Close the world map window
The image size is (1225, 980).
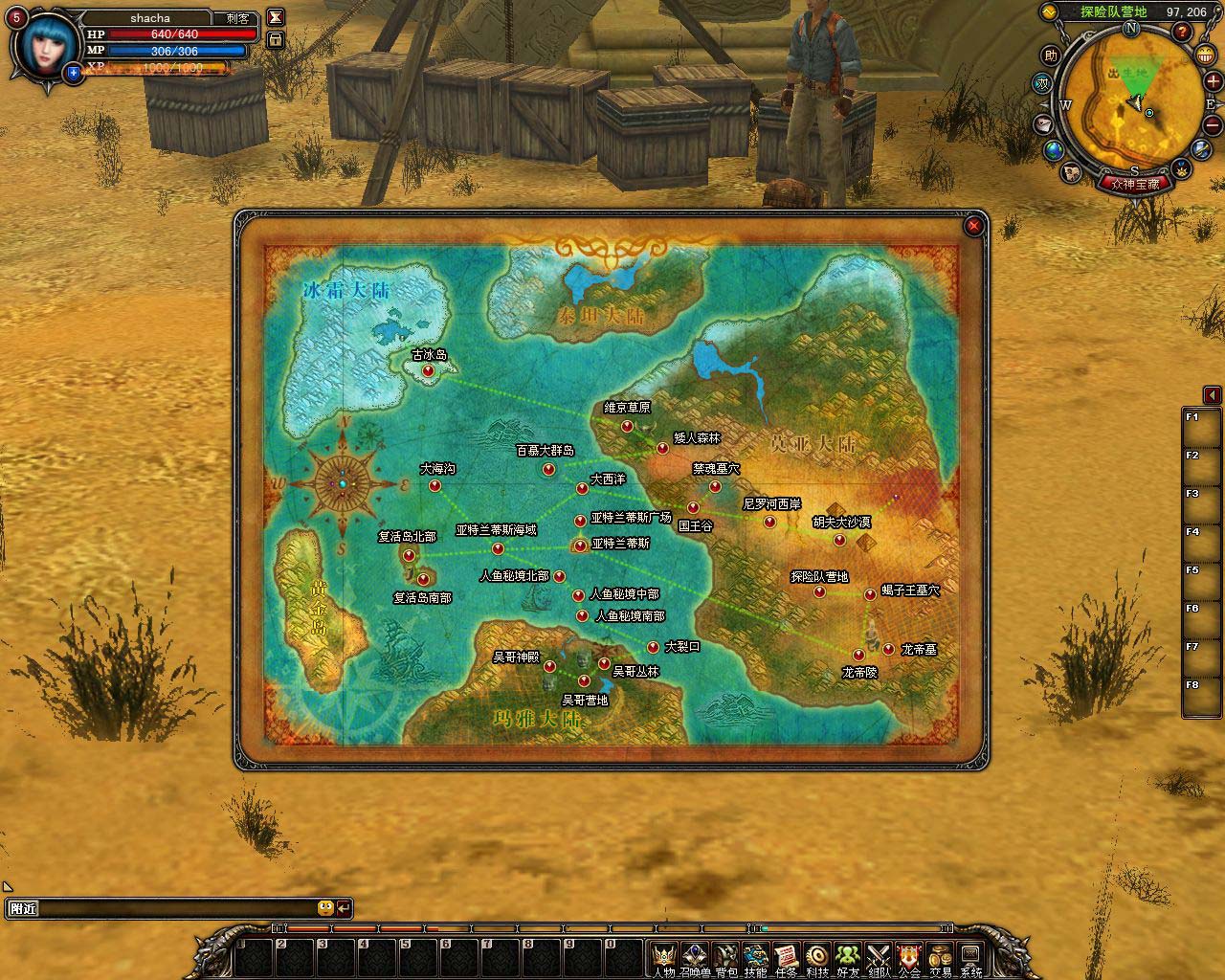[x=973, y=226]
